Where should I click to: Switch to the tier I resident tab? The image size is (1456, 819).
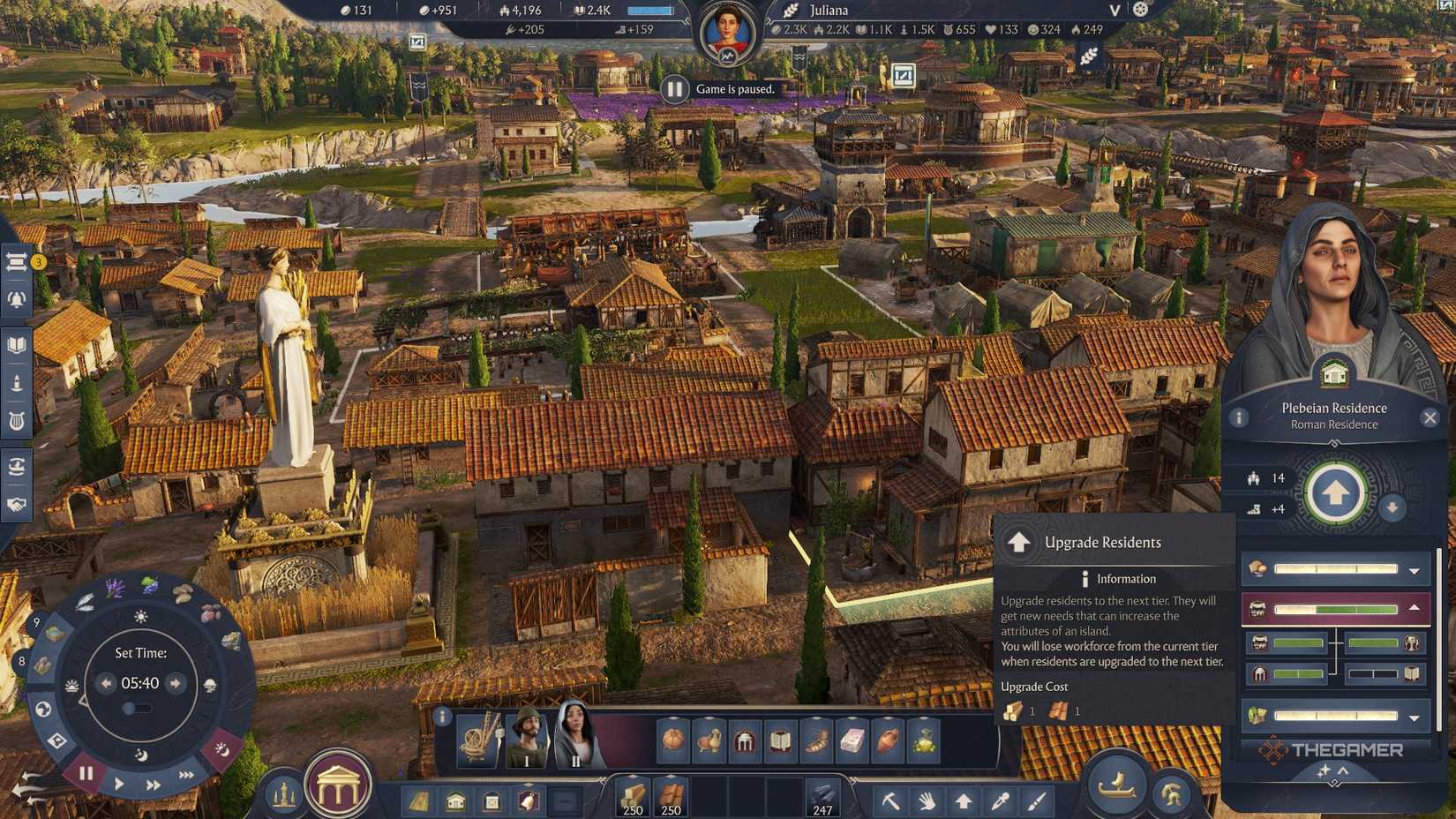coord(525,741)
